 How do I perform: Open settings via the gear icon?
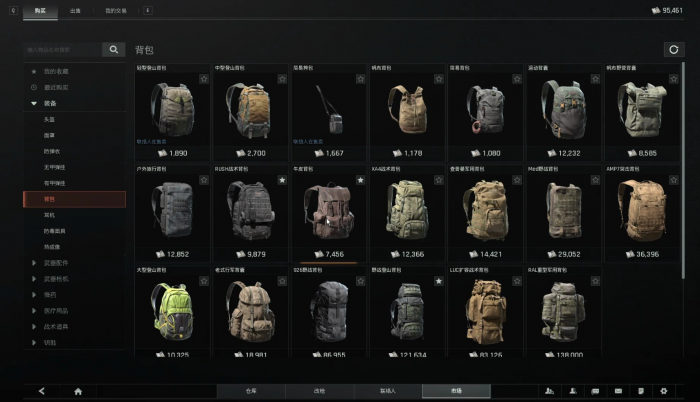click(x=663, y=390)
